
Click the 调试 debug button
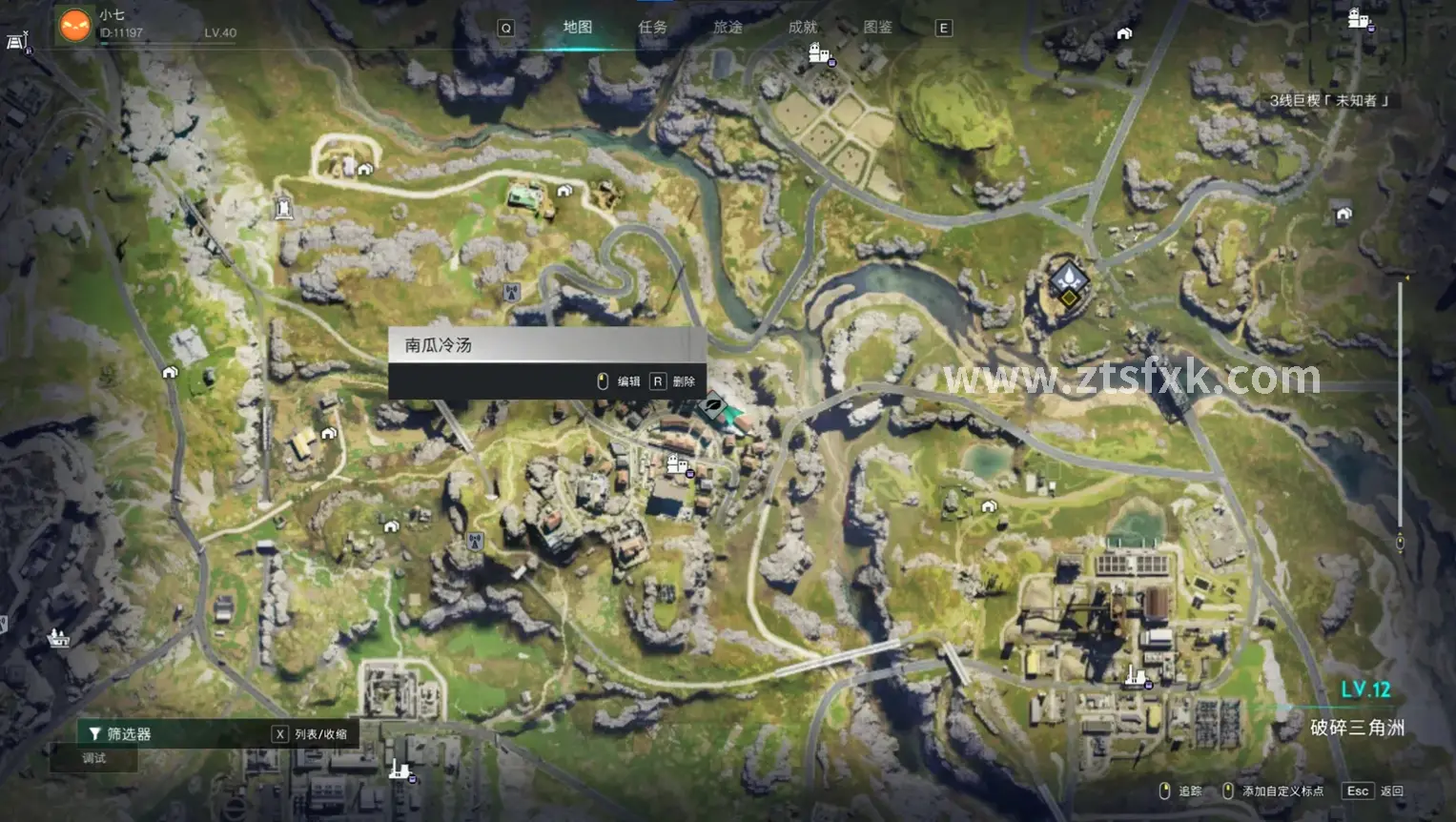point(94,758)
